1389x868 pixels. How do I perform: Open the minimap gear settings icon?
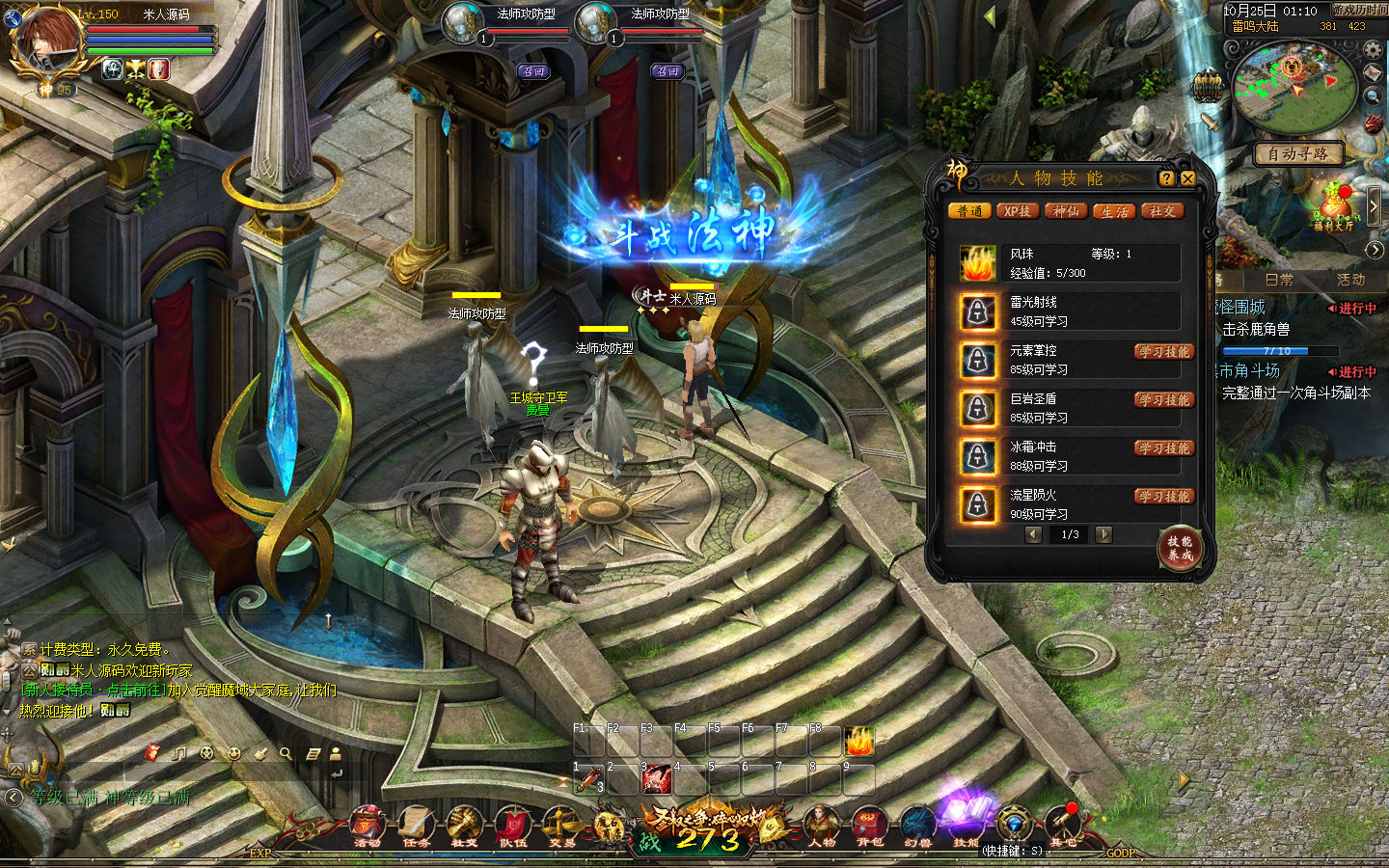pyautogui.click(x=1373, y=49)
